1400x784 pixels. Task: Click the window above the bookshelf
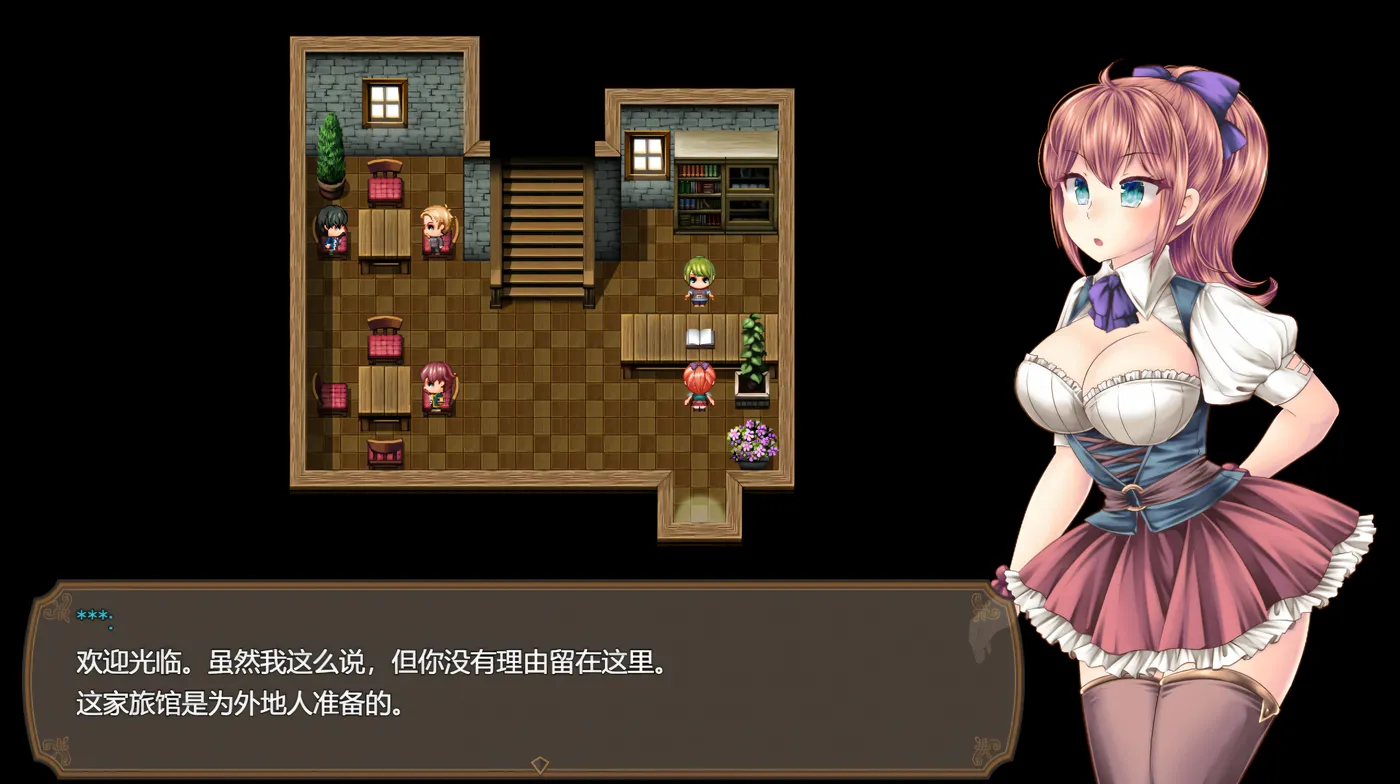tap(645, 155)
